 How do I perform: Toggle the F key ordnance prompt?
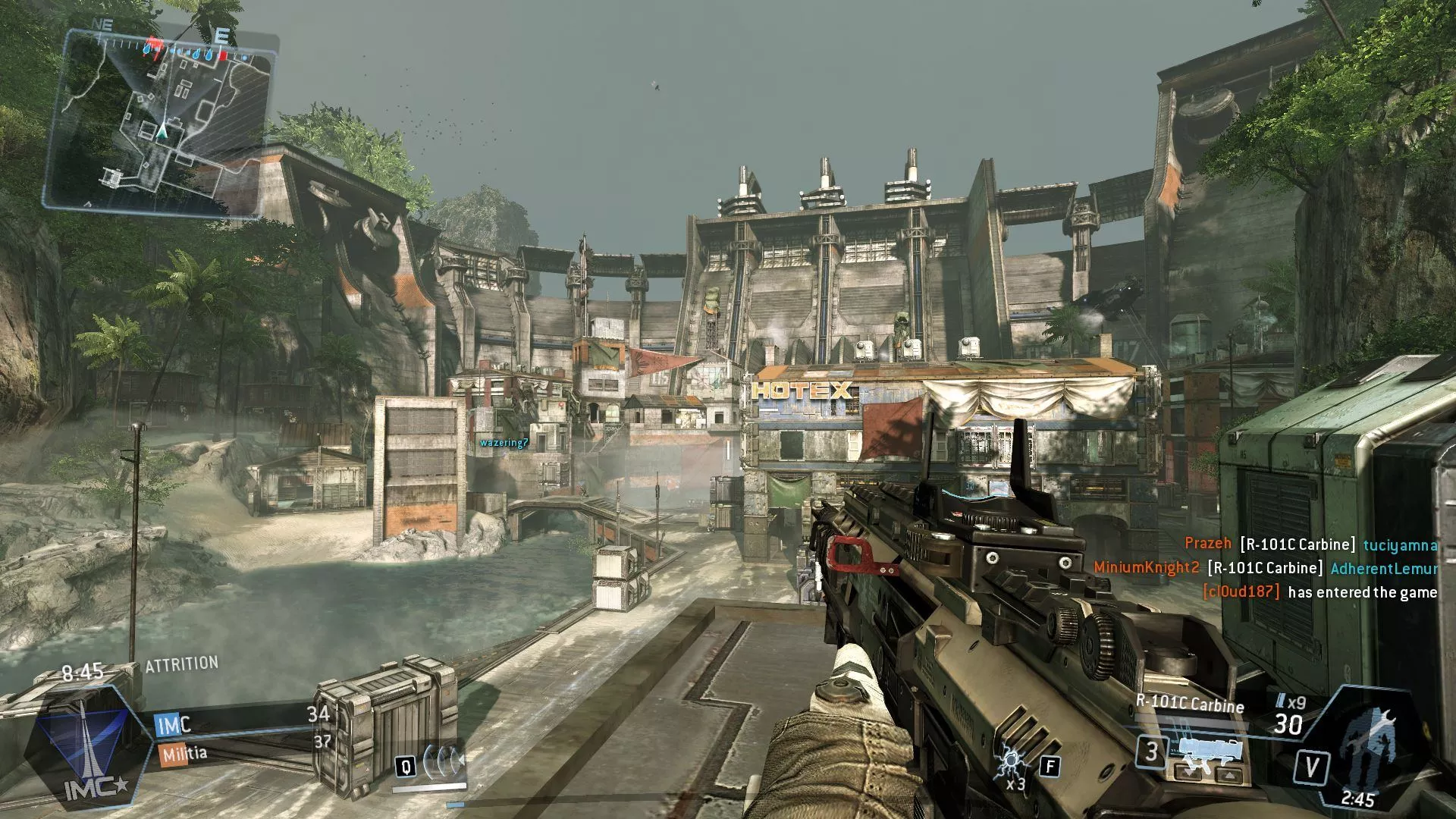click(1050, 767)
